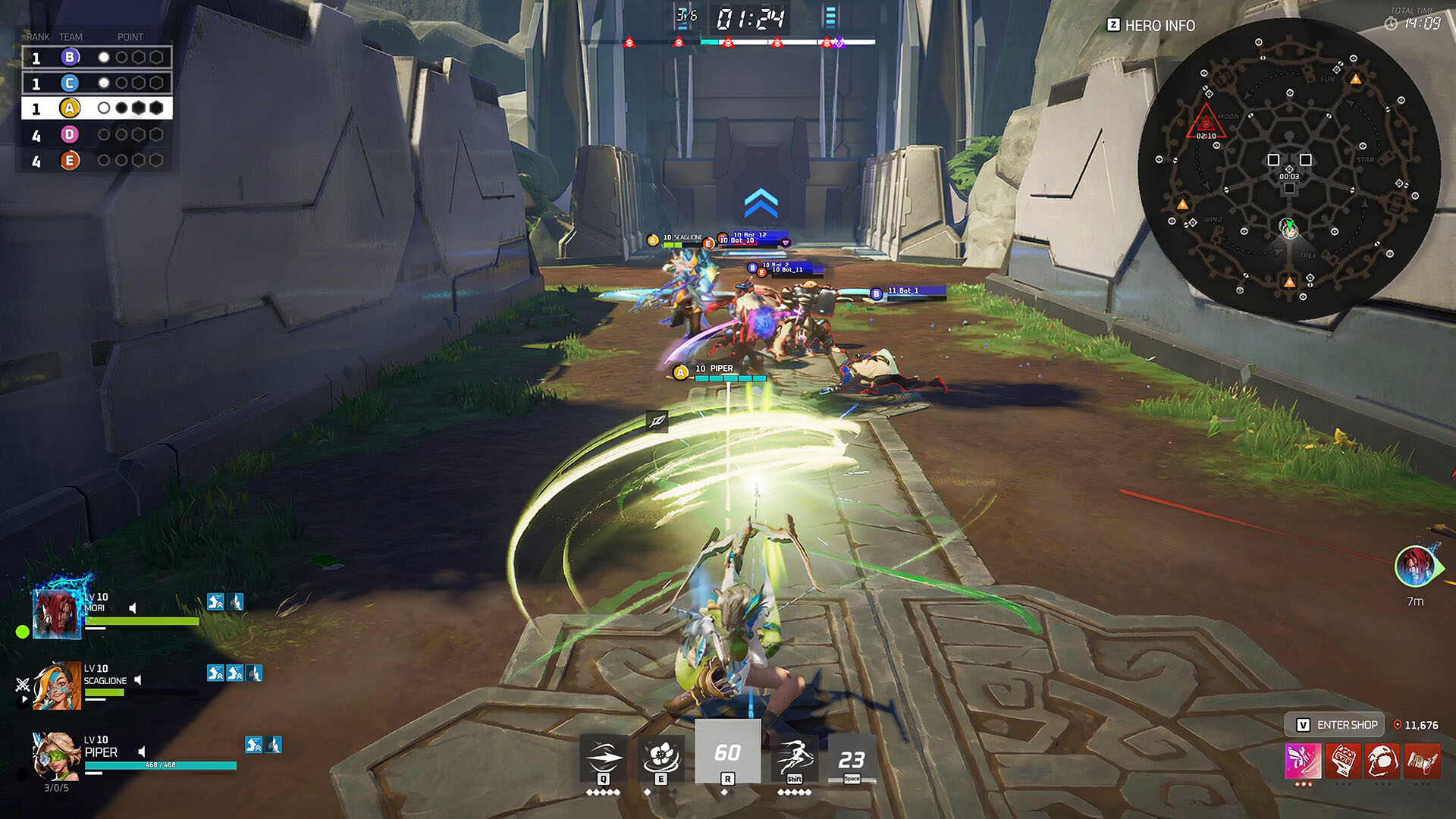Click Scaglione's teammate portrait
The width and height of the screenshot is (1456, 819).
coord(57,685)
